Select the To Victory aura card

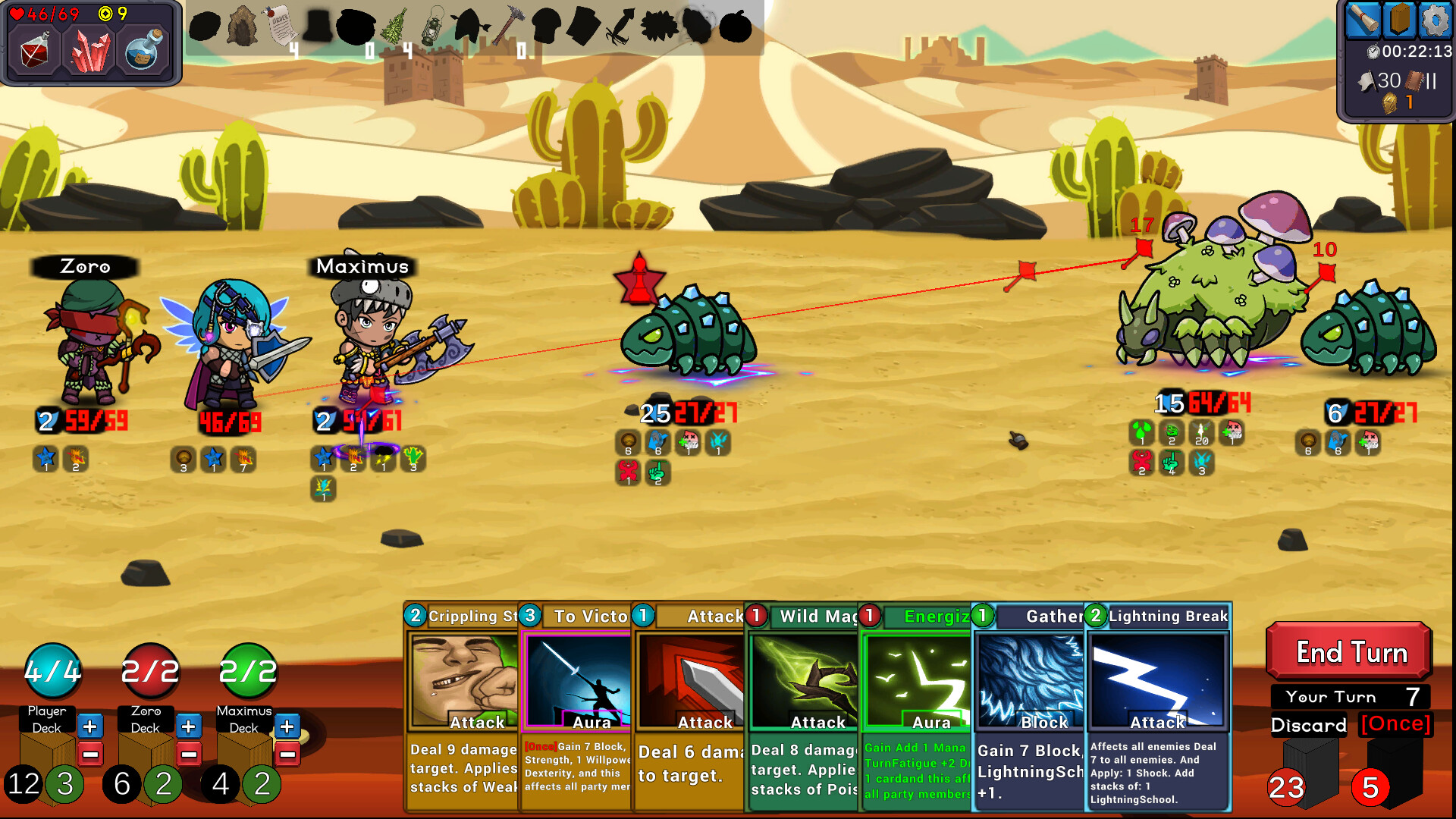576,705
